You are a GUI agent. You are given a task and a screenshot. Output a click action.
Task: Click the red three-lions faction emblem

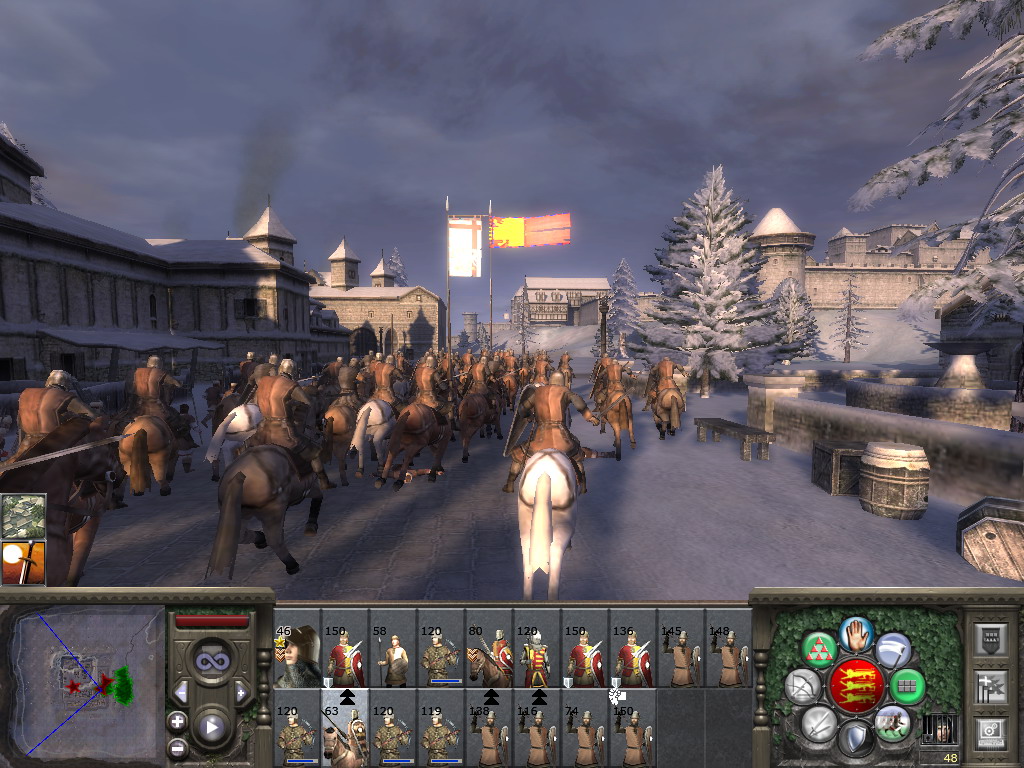[x=857, y=687]
